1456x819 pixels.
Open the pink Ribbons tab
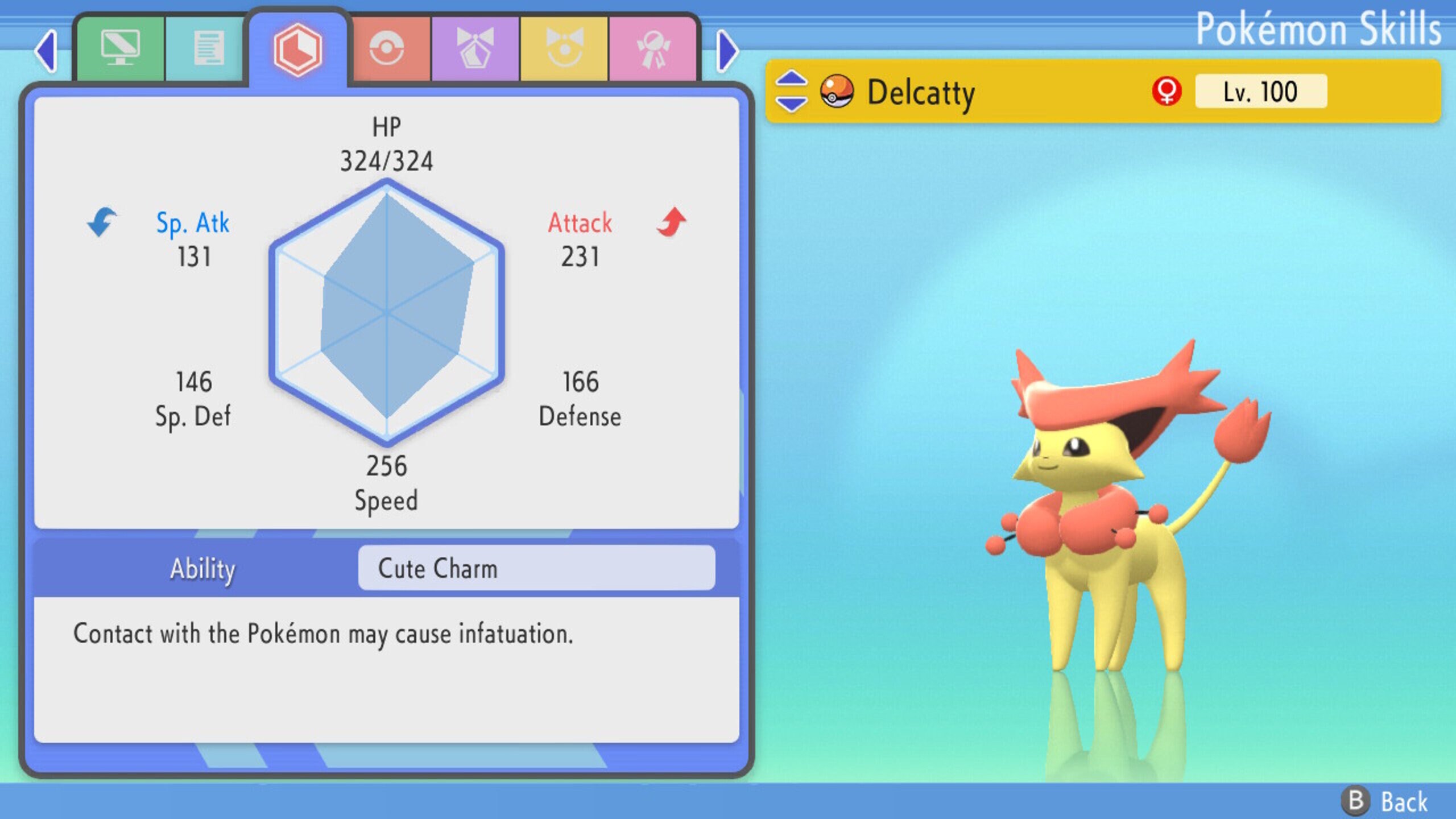pyautogui.click(x=655, y=48)
